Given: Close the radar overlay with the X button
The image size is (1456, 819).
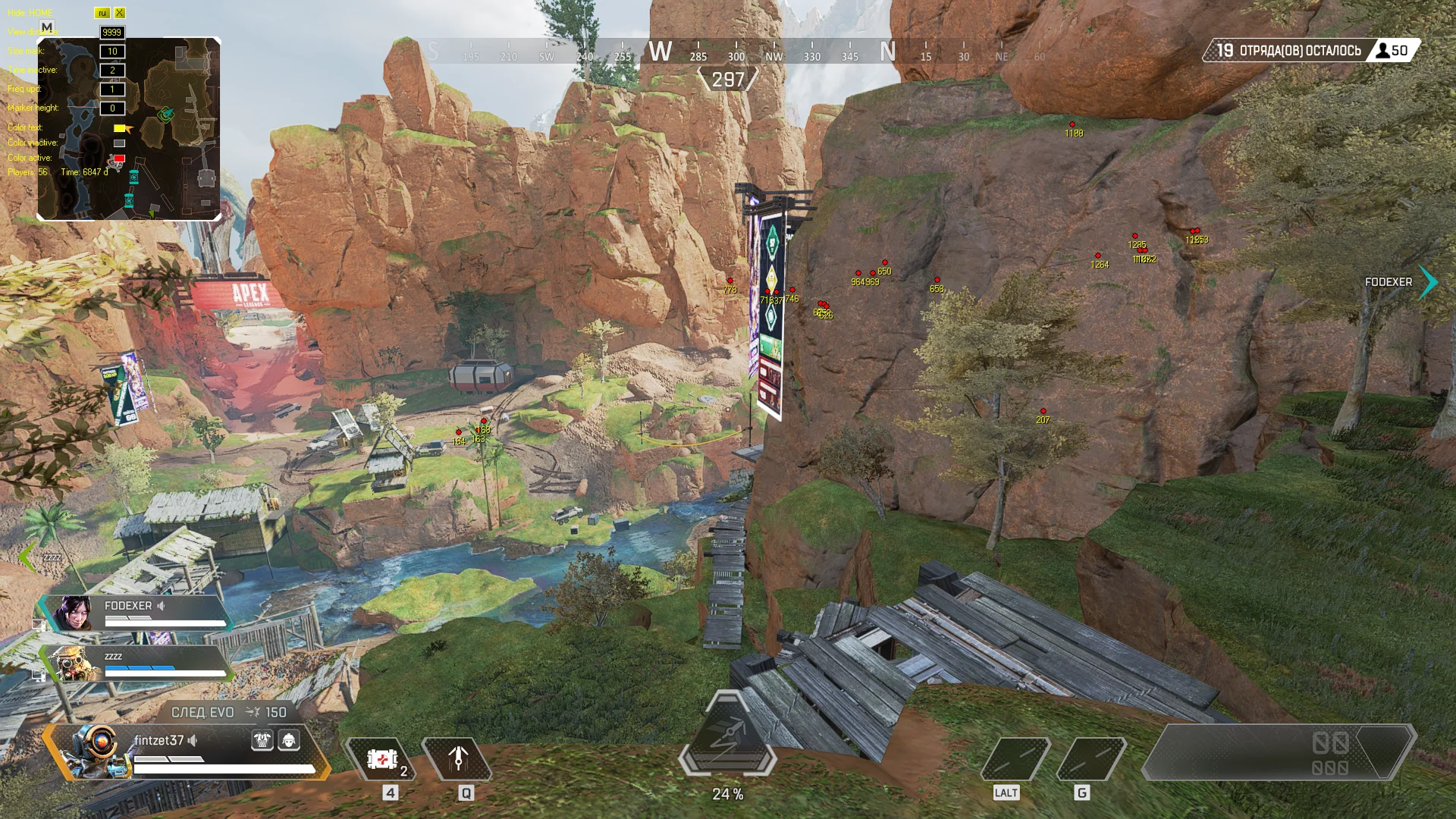Looking at the screenshot, I should tap(119, 13).
